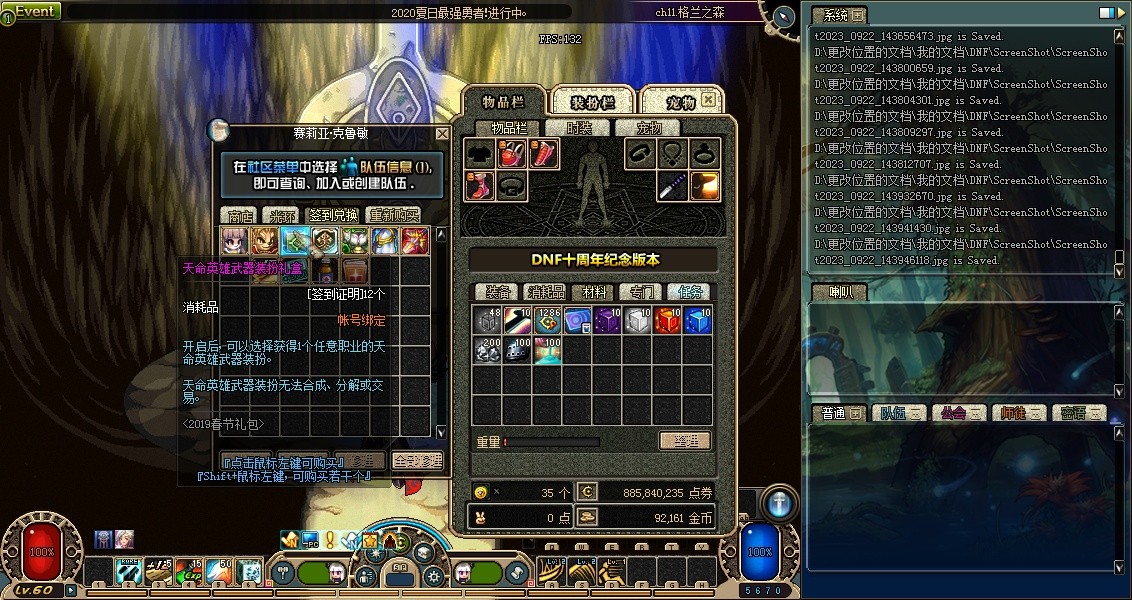The width and height of the screenshot is (1132, 600).
Task: Open the 商店 shop tab
Action: point(239,215)
